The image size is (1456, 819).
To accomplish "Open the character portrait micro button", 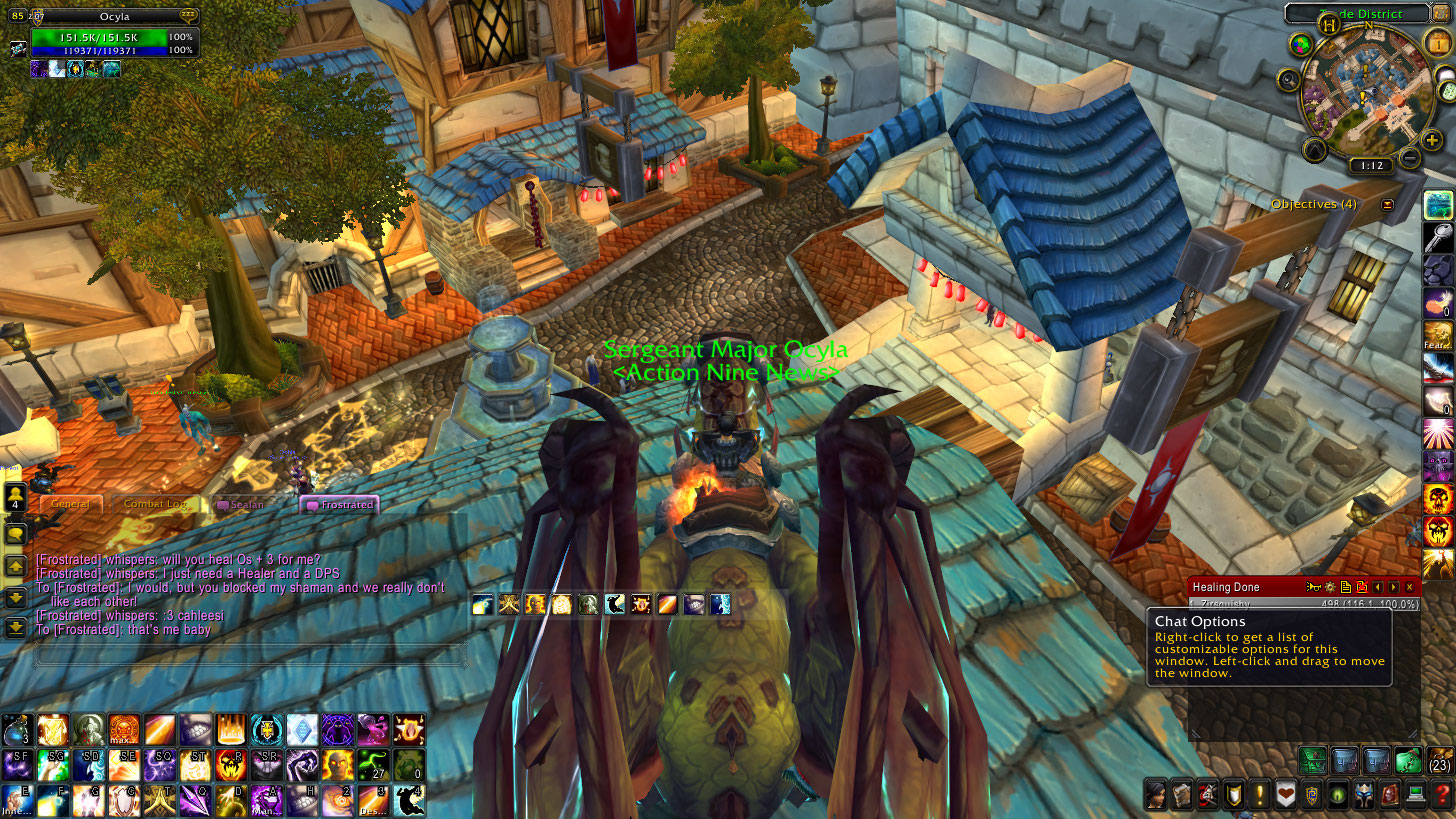I will click(x=1156, y=795).
